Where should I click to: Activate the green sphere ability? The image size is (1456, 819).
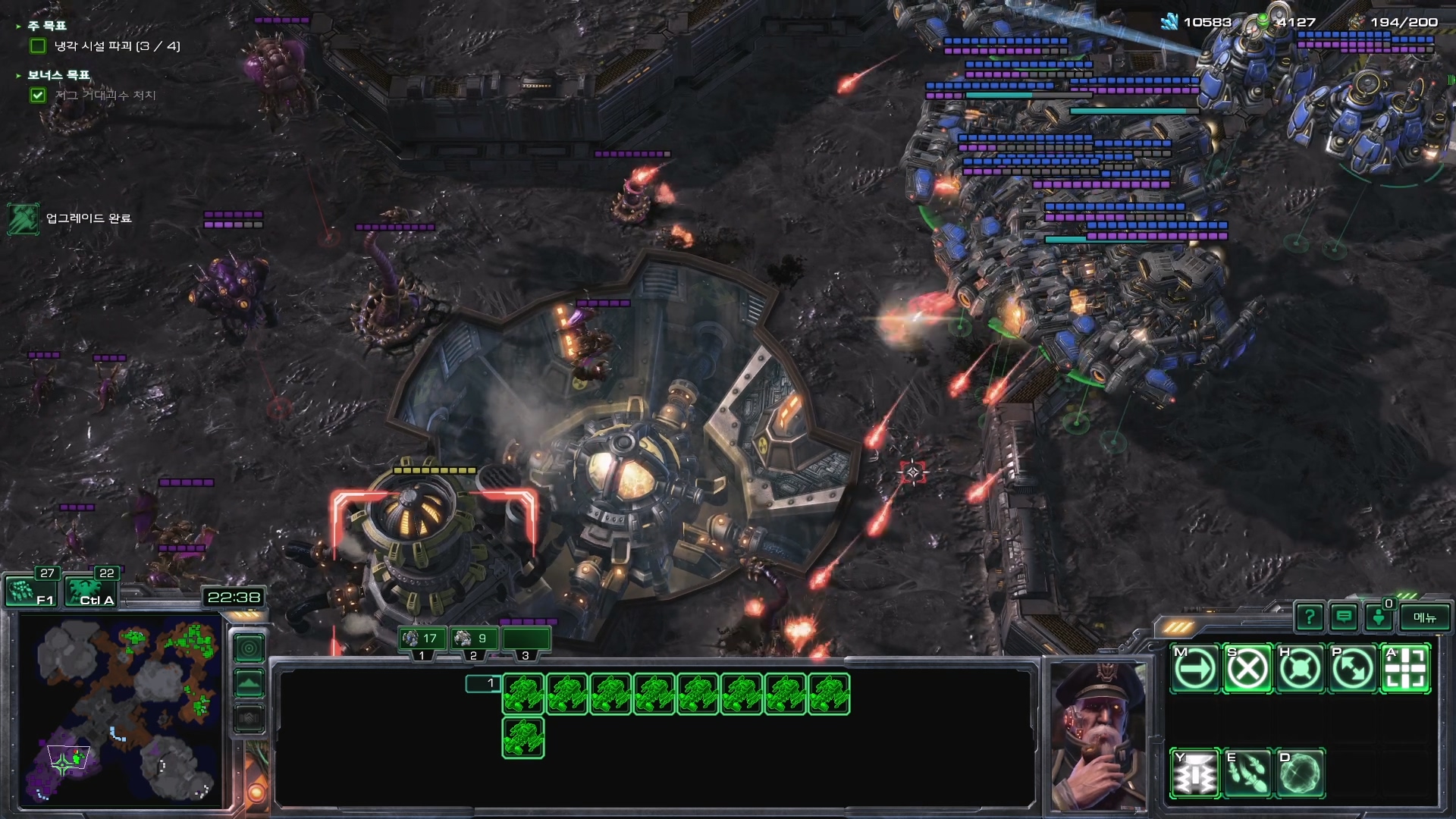coord(1300,773)
